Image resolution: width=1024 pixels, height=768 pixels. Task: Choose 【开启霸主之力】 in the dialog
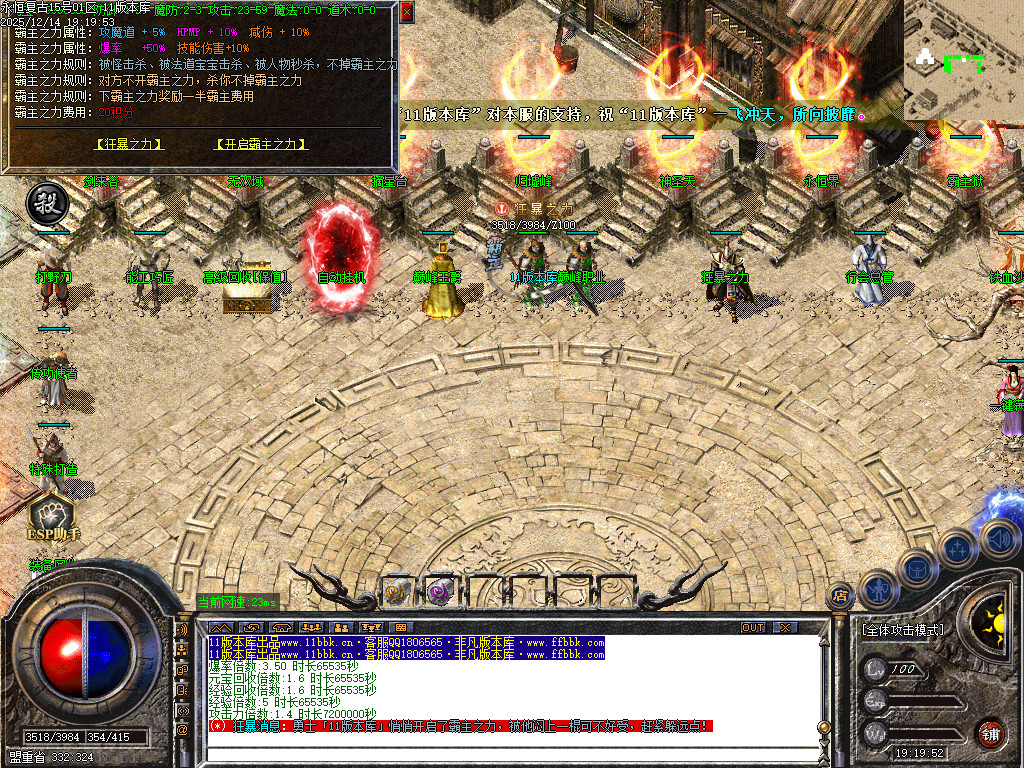260,144
